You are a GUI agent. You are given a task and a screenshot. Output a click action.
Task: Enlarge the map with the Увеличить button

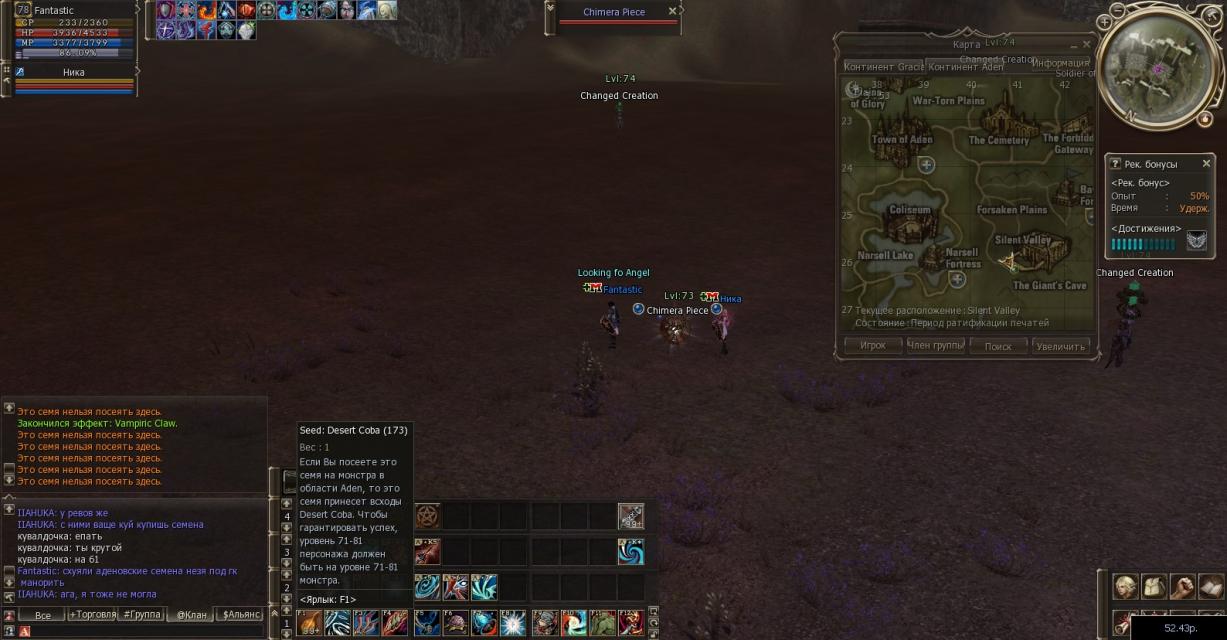(1061, 346)
